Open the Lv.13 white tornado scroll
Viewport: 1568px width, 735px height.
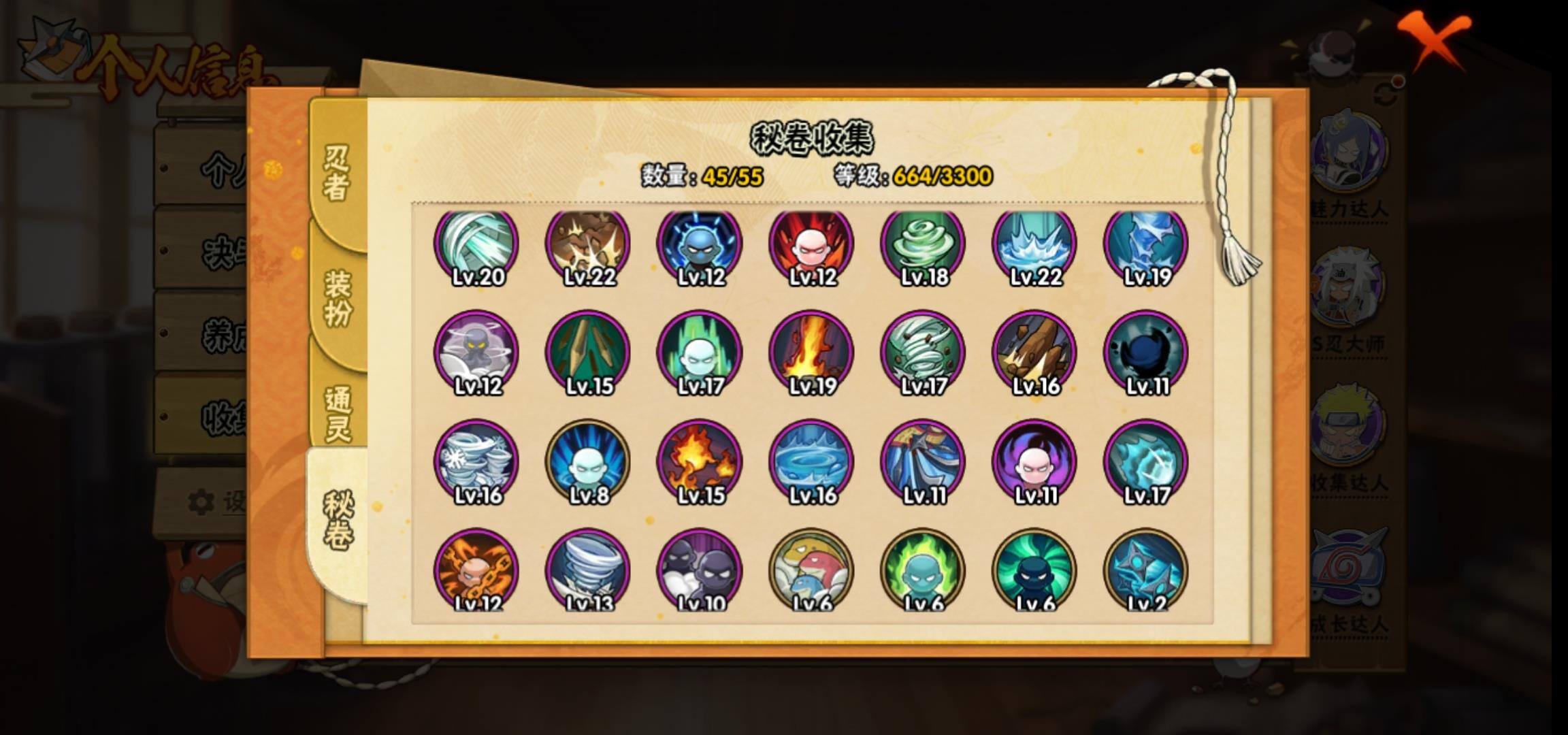click(588, 570)
